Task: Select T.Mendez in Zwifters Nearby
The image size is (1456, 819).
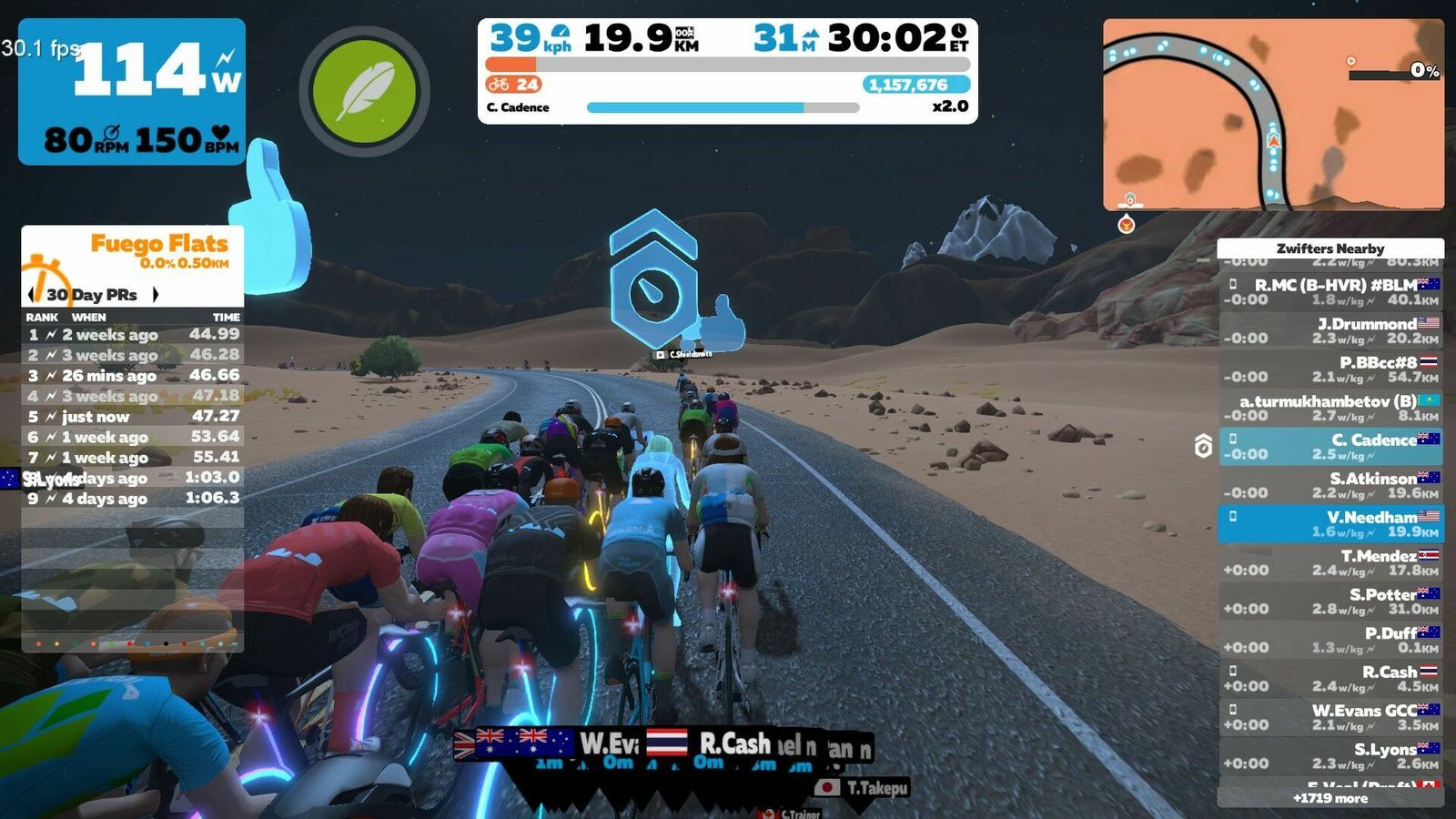Action: pyautogui.click(x=1330, y=562)
